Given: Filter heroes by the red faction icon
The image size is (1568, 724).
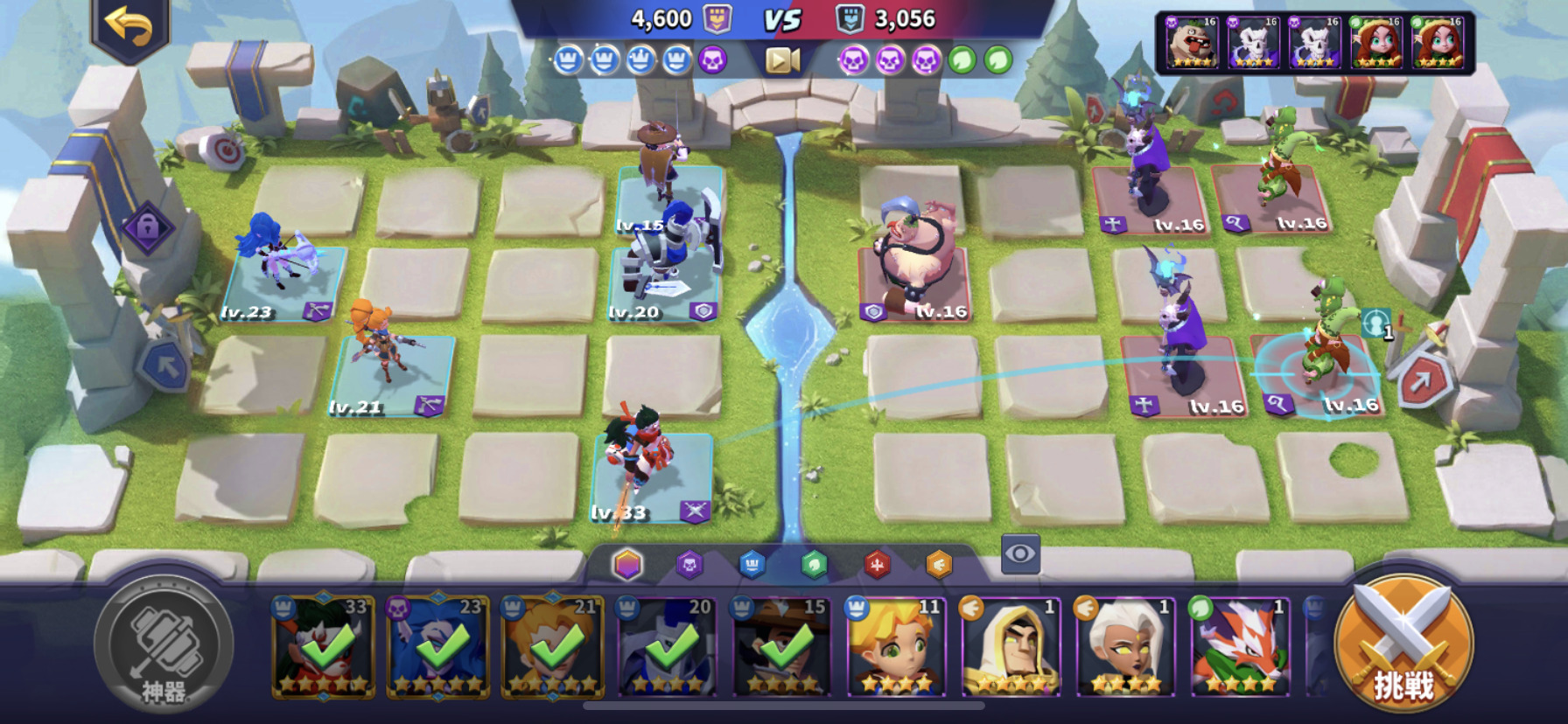Looking at the screenshot, I should (877, 565).
